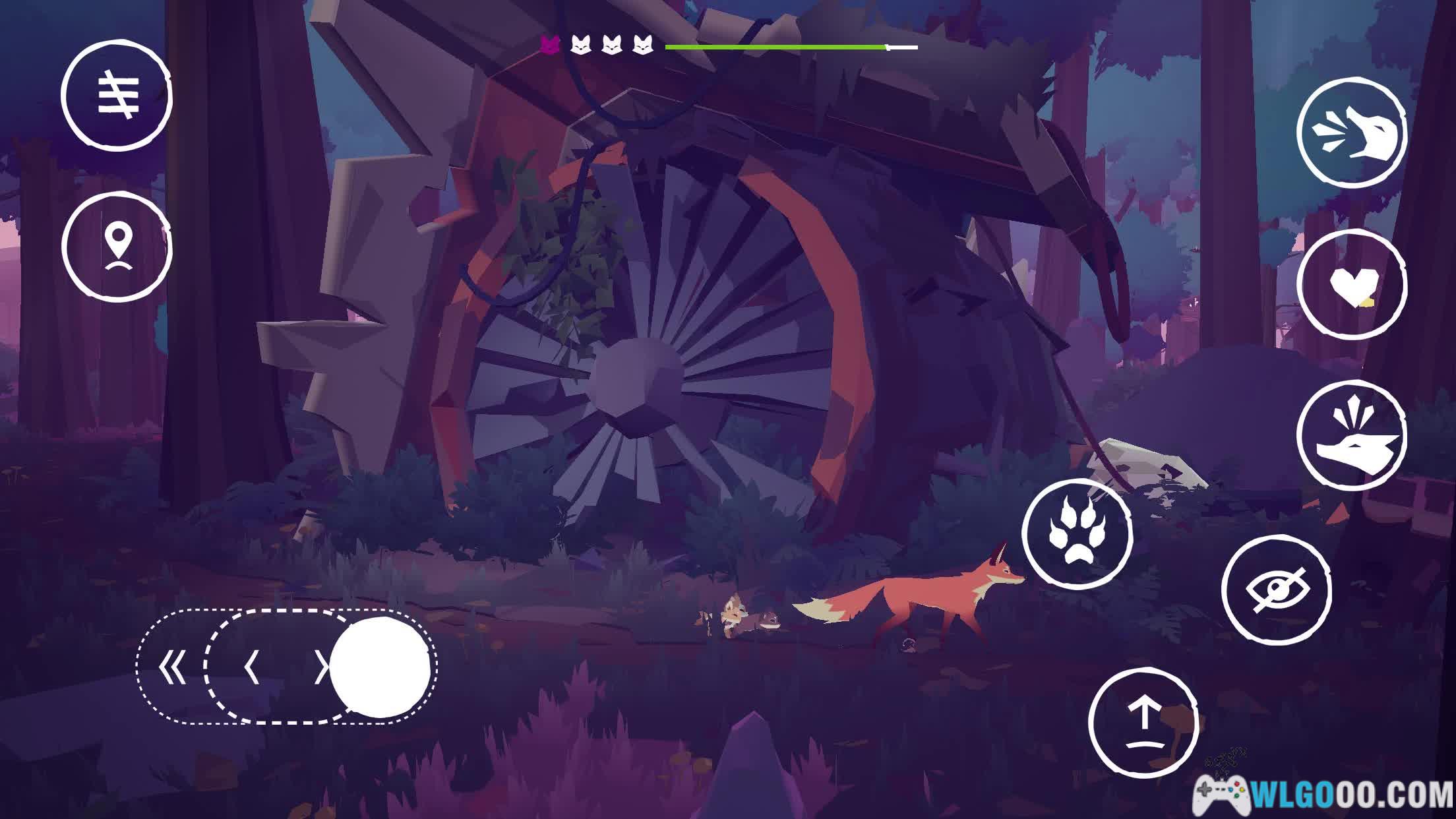The image size is (1456, 819).
Task: Tap the up-arrow jump button
Action: tap(1143, 722)
